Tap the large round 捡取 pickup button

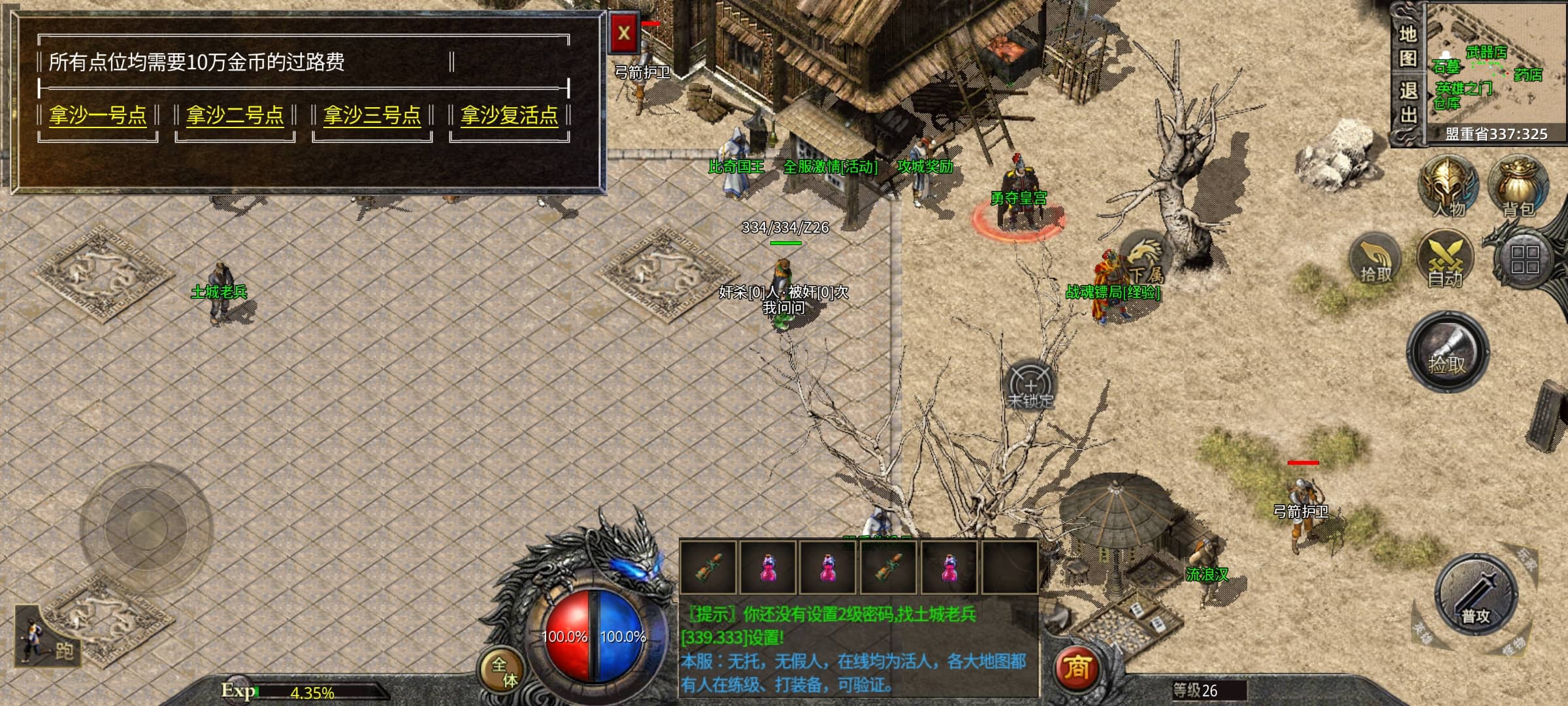(x=1448, y=353)
